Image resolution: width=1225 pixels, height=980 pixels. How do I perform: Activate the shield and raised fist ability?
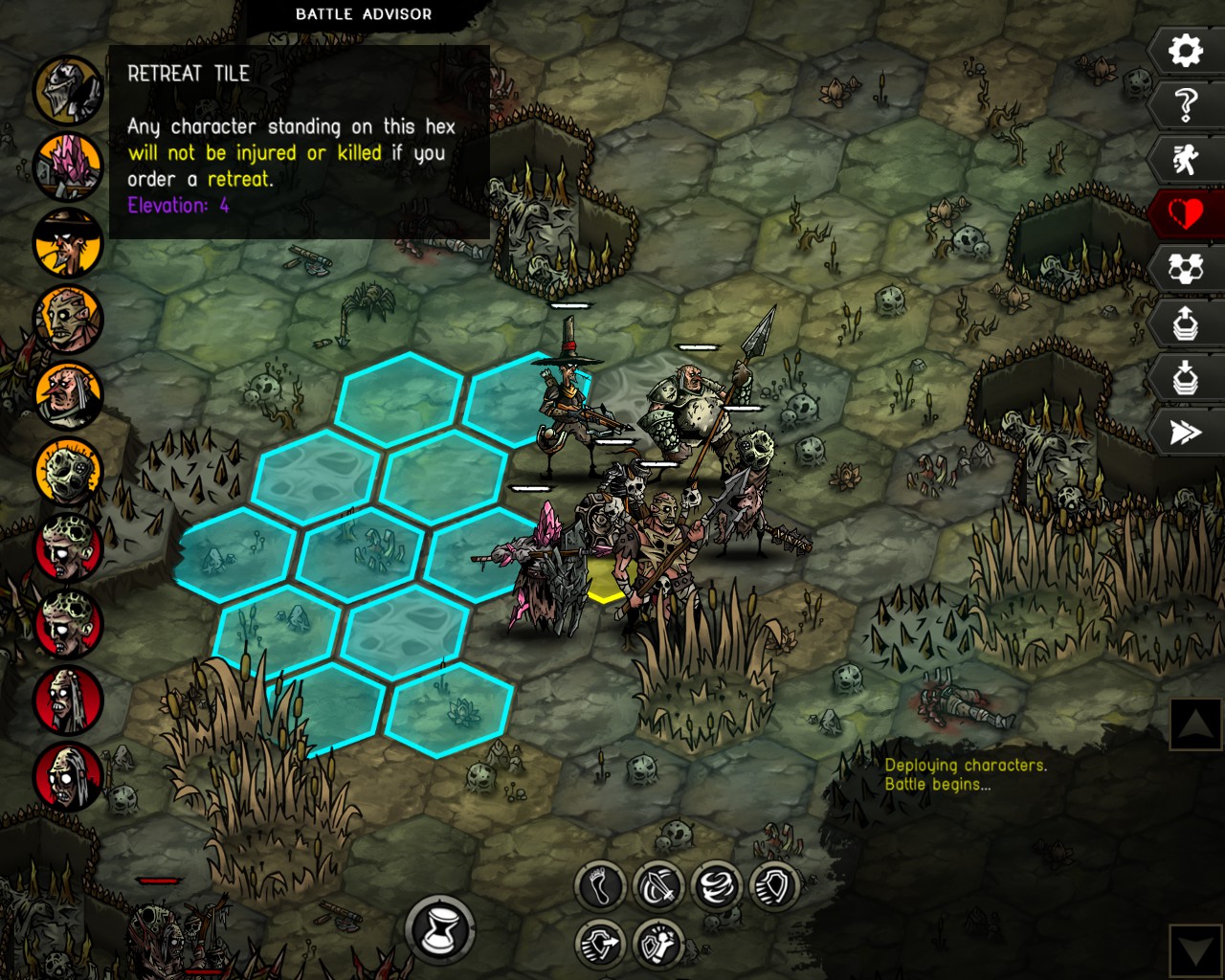pyautogui.click(x=658, y=944)
